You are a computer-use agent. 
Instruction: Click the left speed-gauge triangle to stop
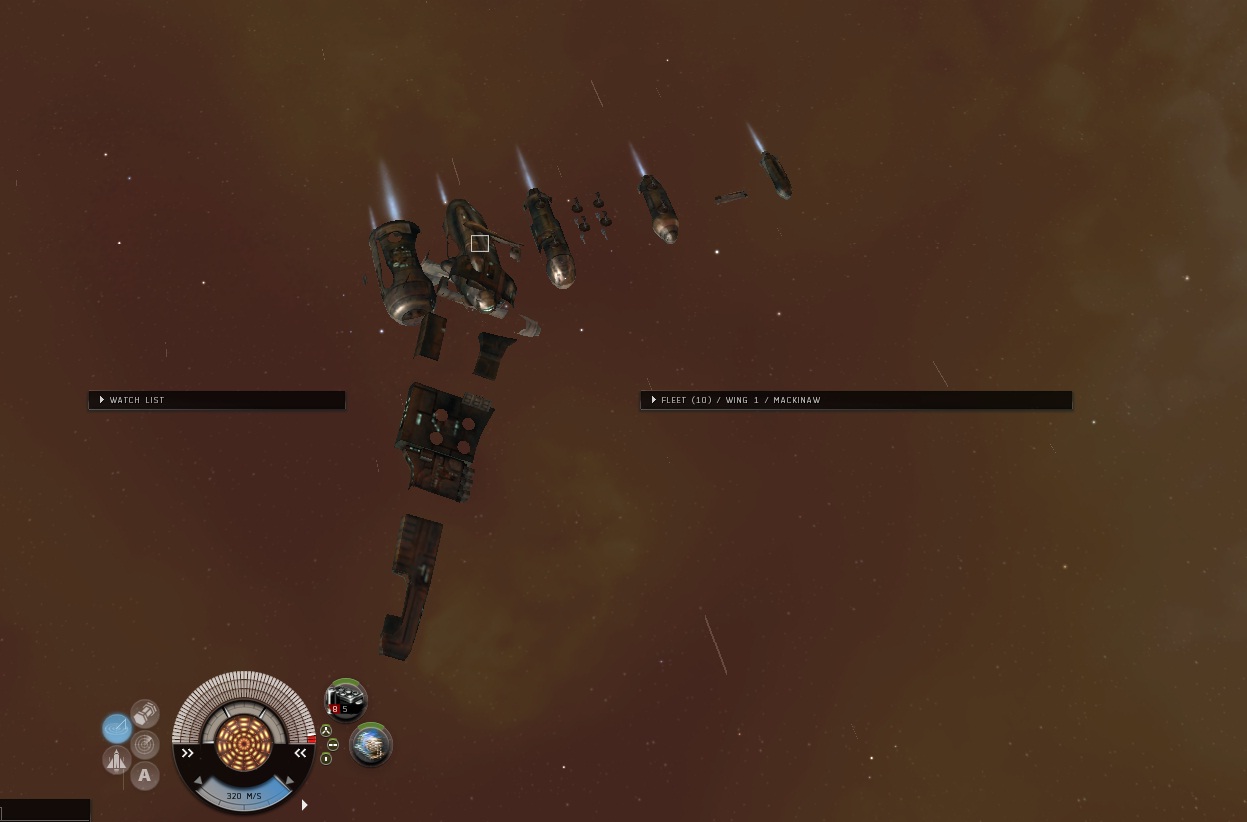[198, 780]
